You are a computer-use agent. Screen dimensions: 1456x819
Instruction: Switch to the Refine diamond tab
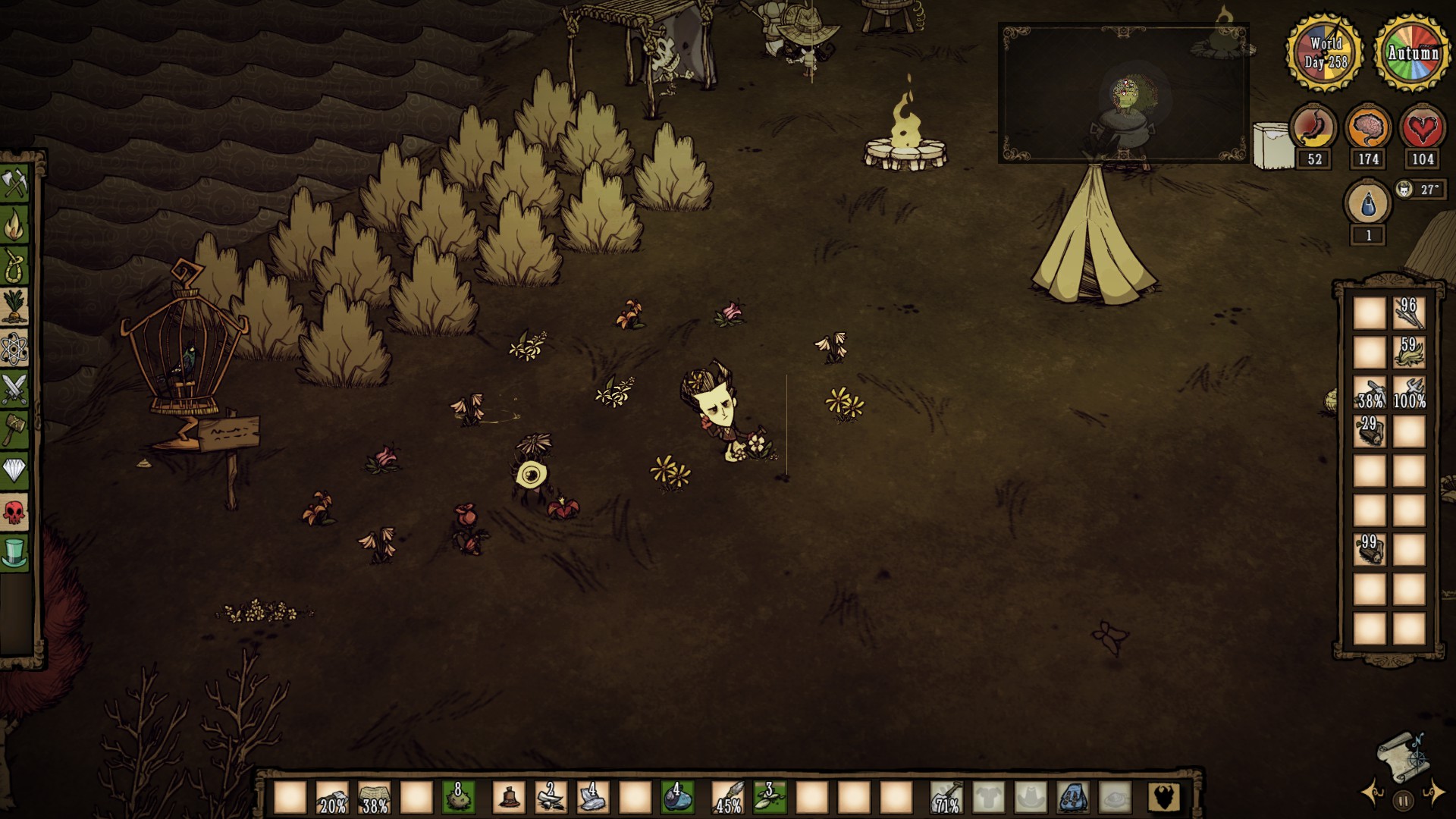(x=14, y=472)
